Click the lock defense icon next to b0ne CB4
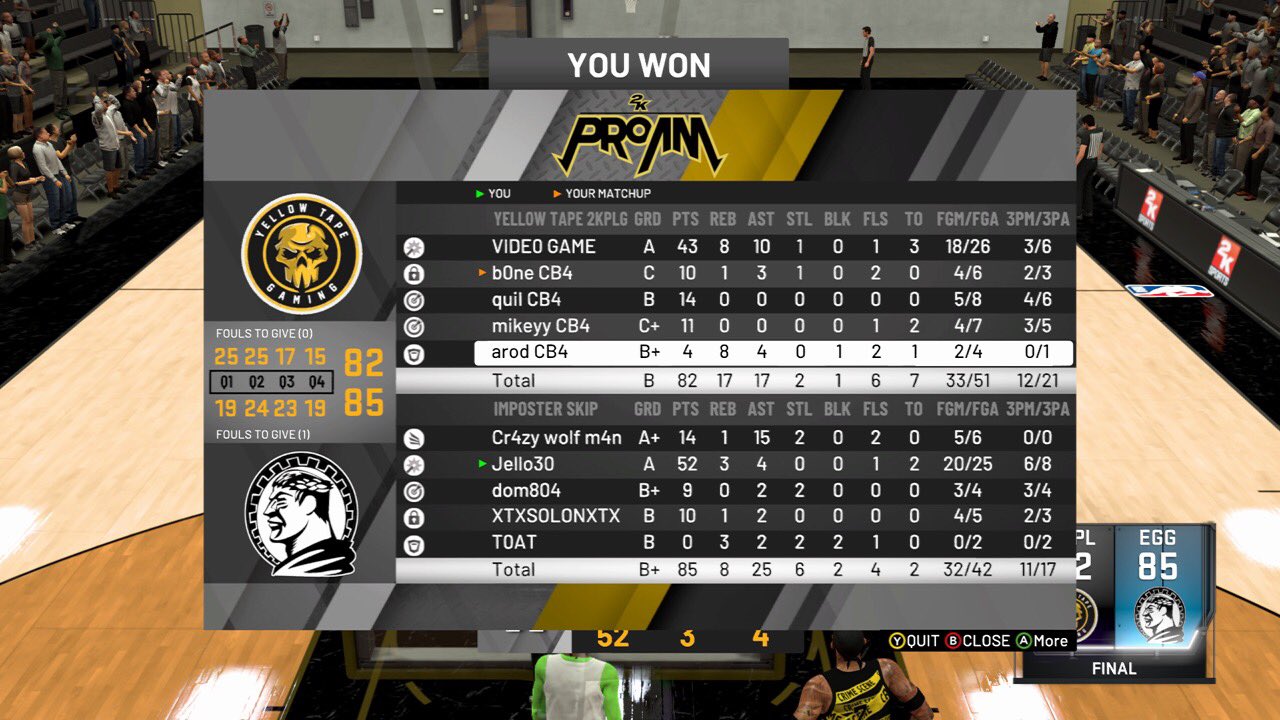This screenshot has height=720, width=1280. pos(413,273)
